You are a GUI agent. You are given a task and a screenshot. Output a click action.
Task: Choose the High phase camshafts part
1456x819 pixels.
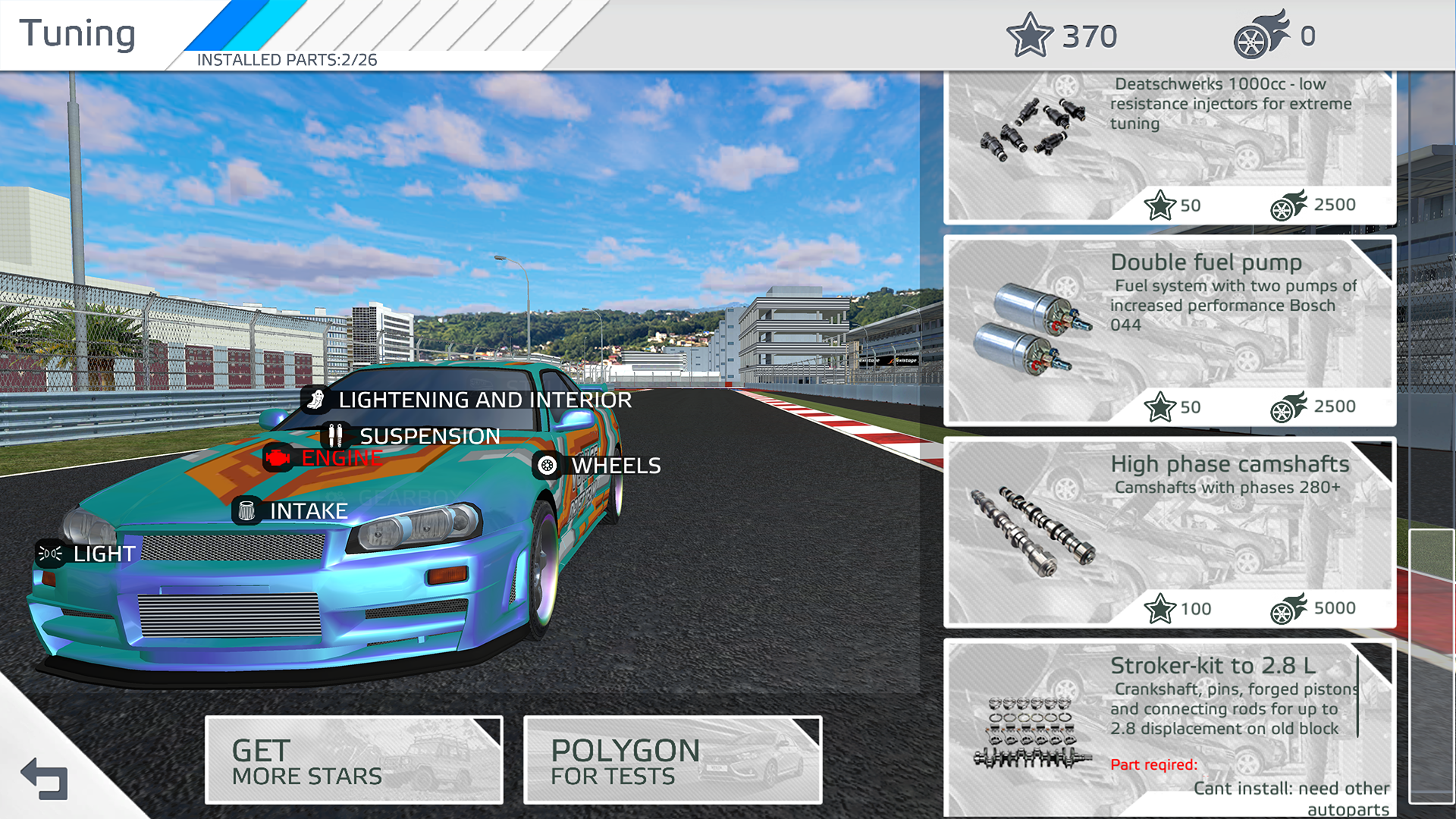[x=1169, y=532]
